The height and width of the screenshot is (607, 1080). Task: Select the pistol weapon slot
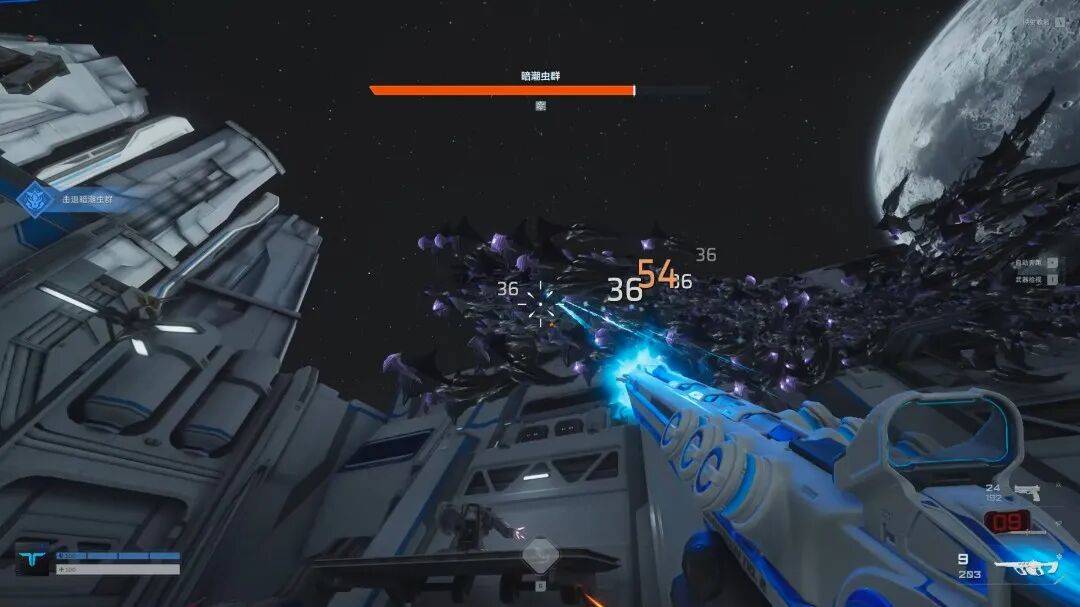(1028, 491)
